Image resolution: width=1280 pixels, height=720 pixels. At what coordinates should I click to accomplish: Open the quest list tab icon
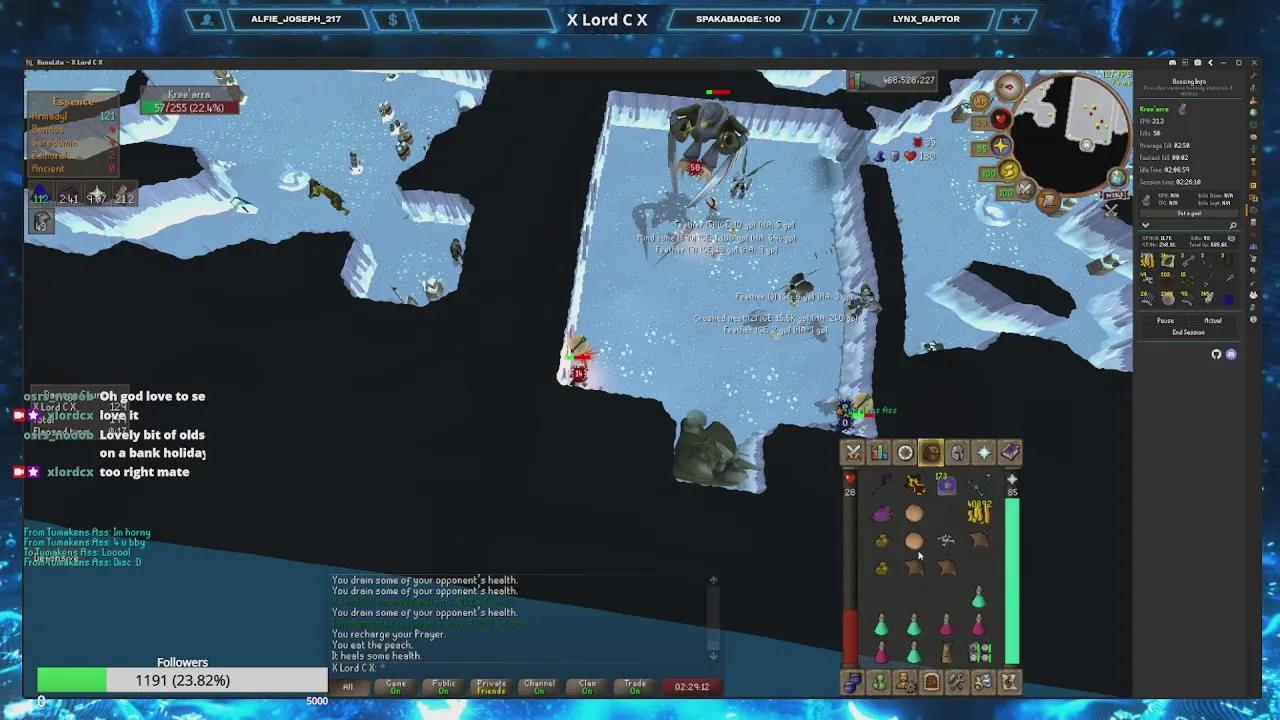[x=904, y=452]
